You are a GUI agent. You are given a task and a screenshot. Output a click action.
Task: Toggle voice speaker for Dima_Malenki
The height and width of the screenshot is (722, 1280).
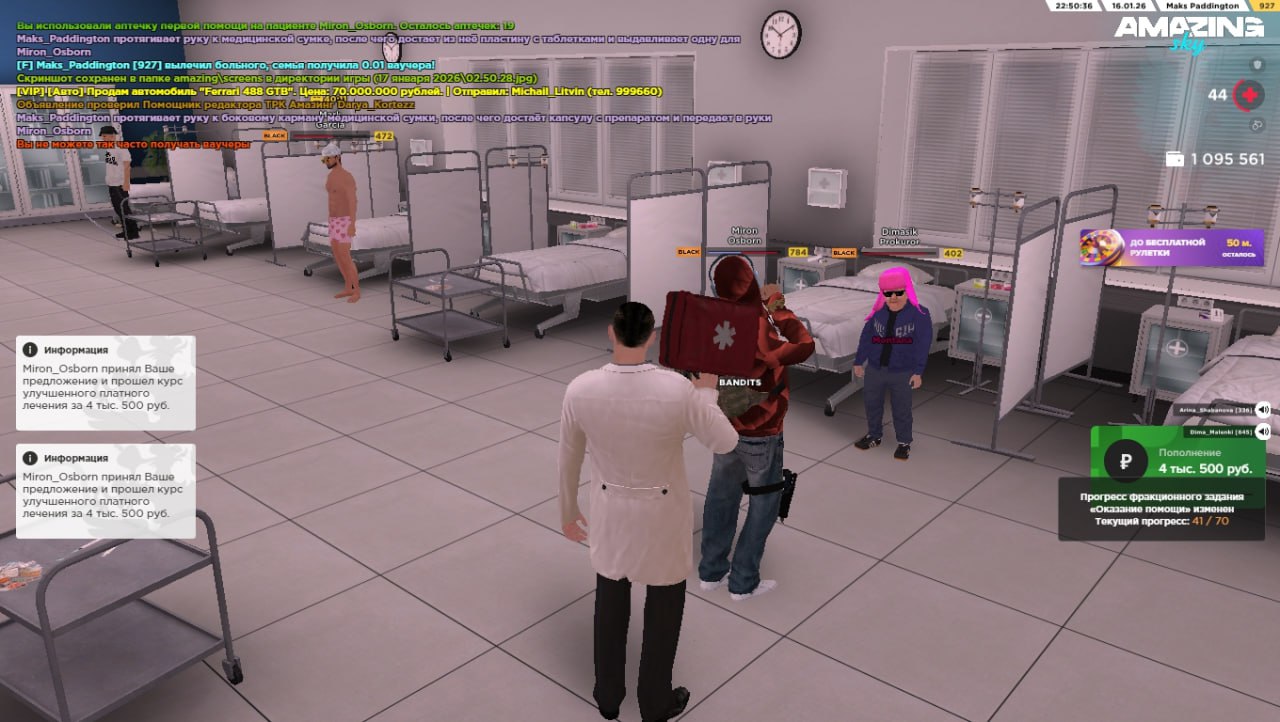(x=1263, y=432)
